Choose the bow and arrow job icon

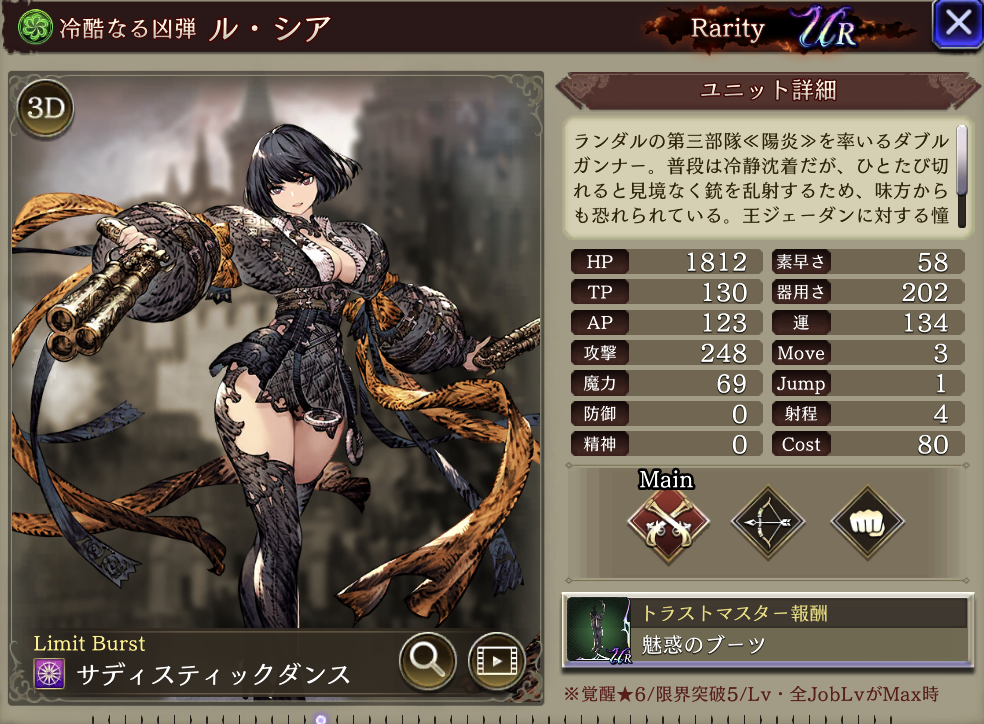(x=768, y=522)
